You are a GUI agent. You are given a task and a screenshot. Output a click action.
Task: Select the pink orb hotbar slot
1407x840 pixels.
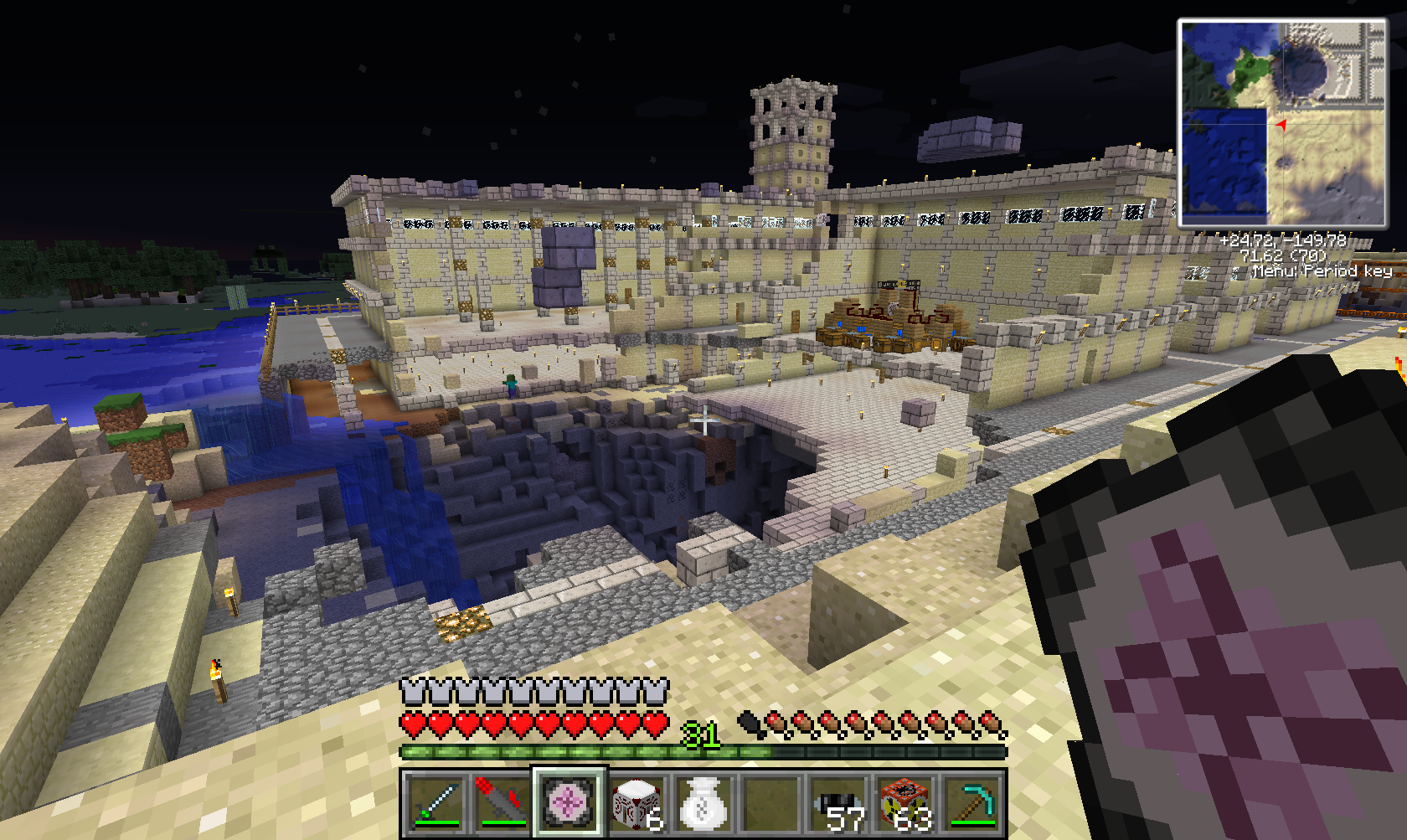[569, 803]
